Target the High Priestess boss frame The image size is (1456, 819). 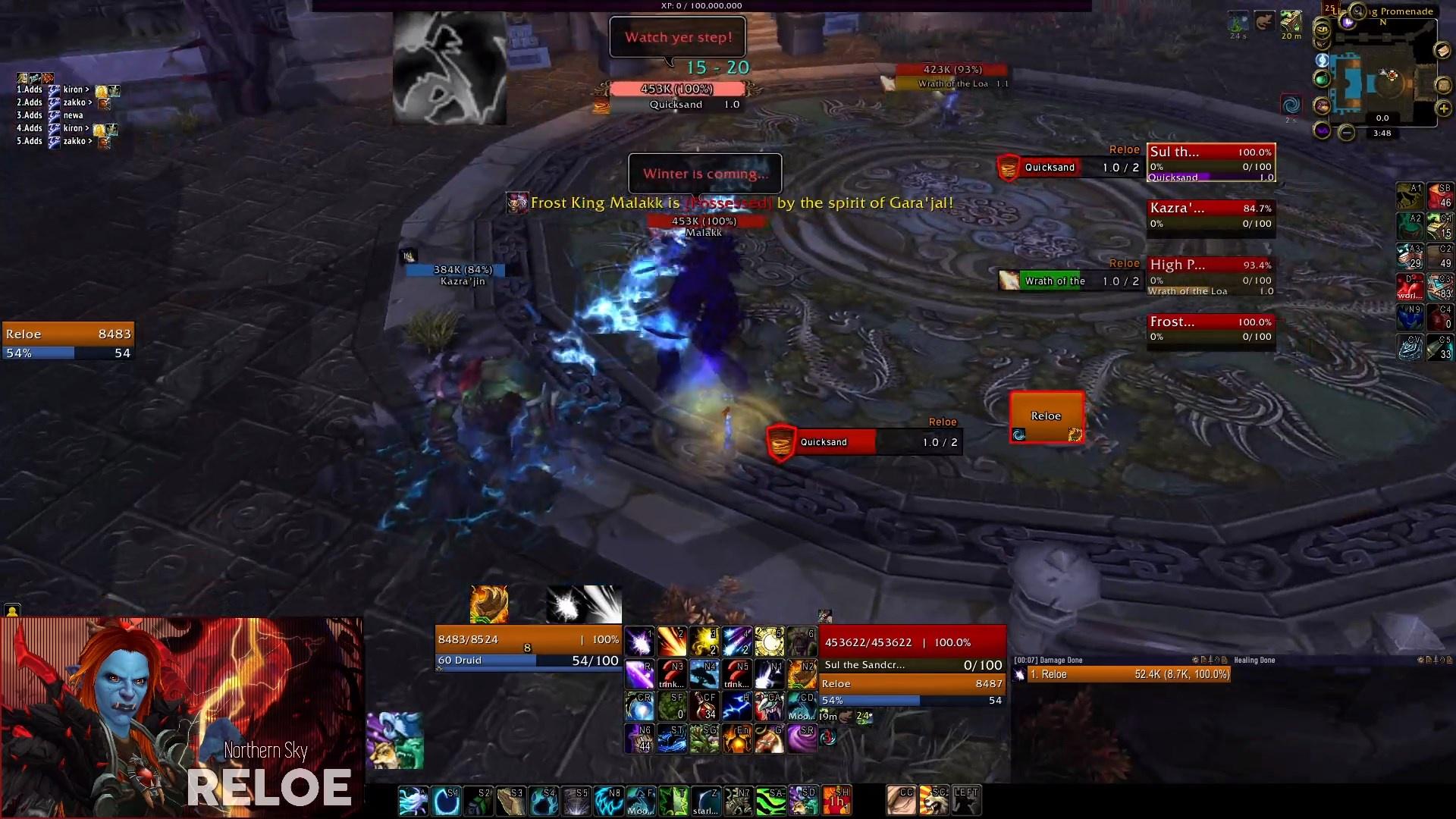(x=1210, y=271)
